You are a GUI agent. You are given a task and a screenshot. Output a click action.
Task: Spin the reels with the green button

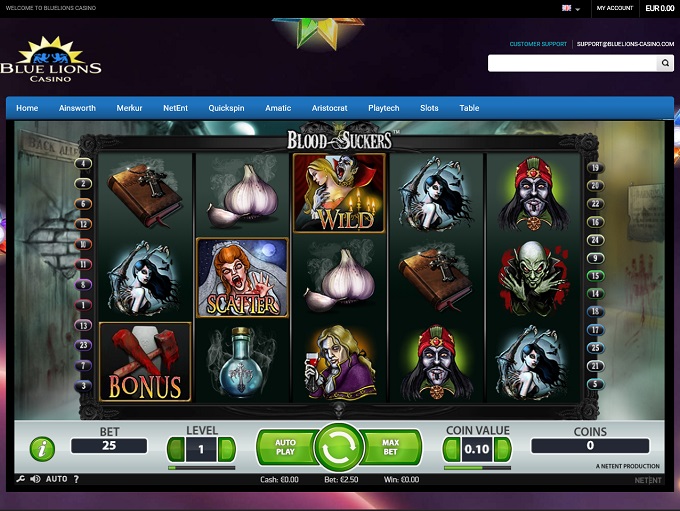pos(339,448)
